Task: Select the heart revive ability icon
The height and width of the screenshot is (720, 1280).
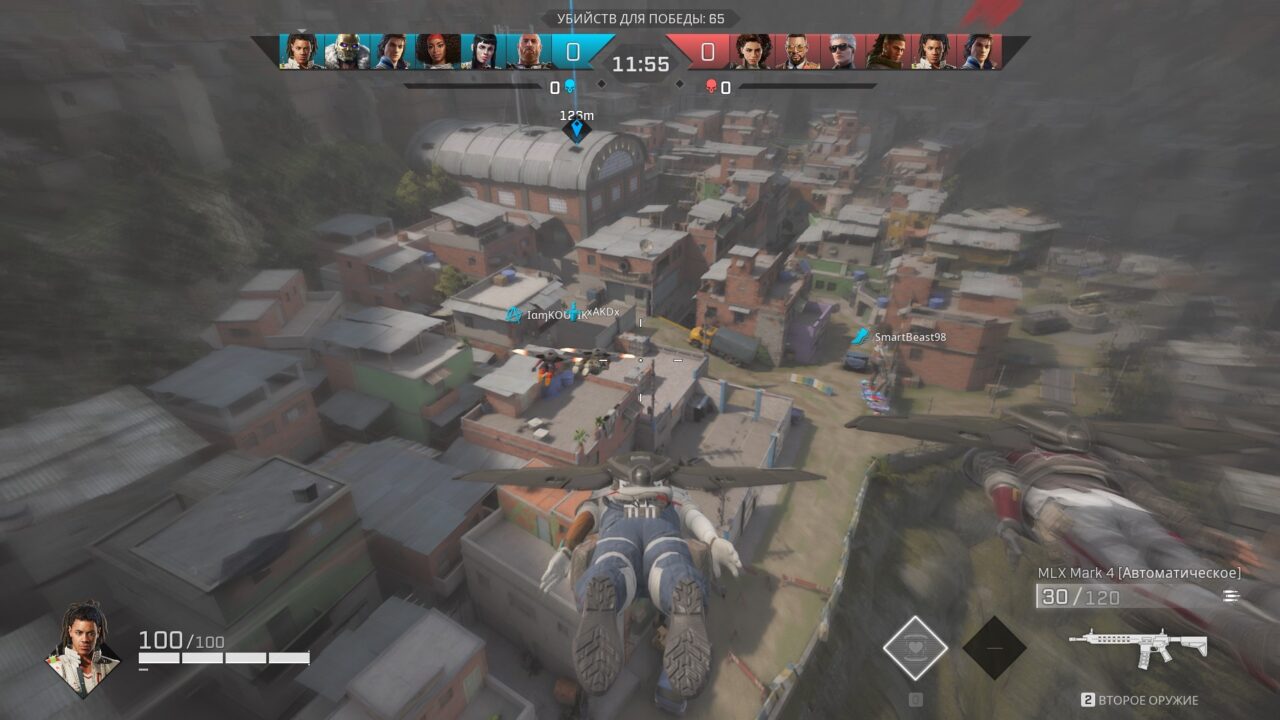Action: (915, 648)
